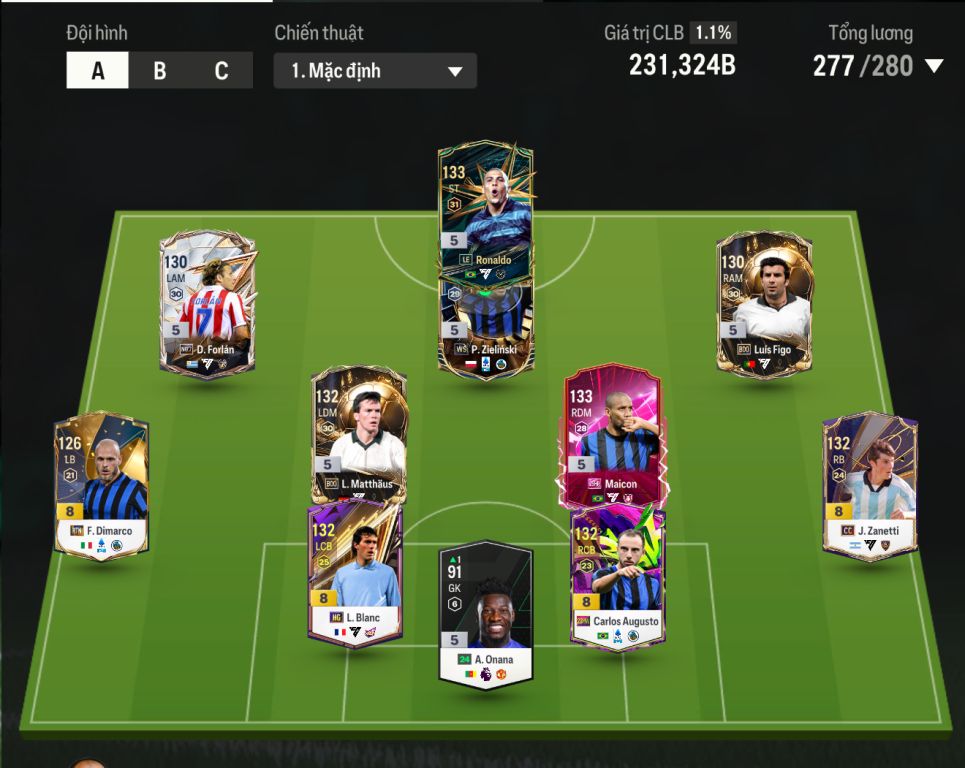This screenshot has height=768, width=965.
Task: Switch to squad tab B
Action: click(160, 71)
